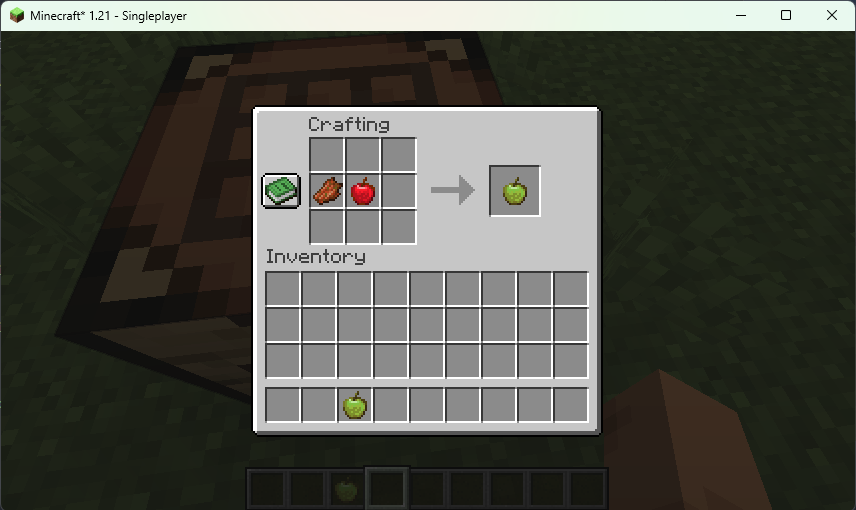Image resolution: width=856 pixels, height=510 pixels.
Task: Minimize the Minecraft window
Action: point(741,15)
